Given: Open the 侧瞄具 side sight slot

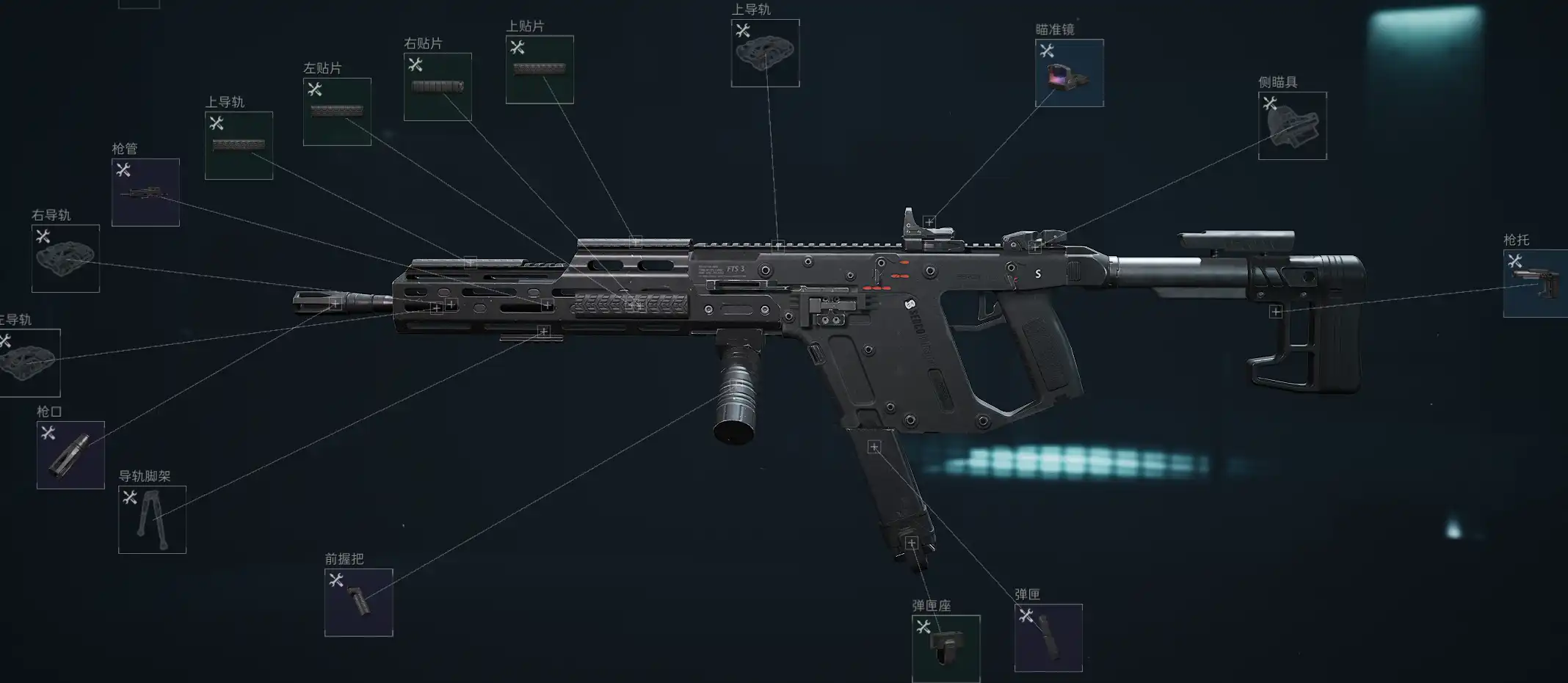Looking at the screenshot, I should point(1292,125).
